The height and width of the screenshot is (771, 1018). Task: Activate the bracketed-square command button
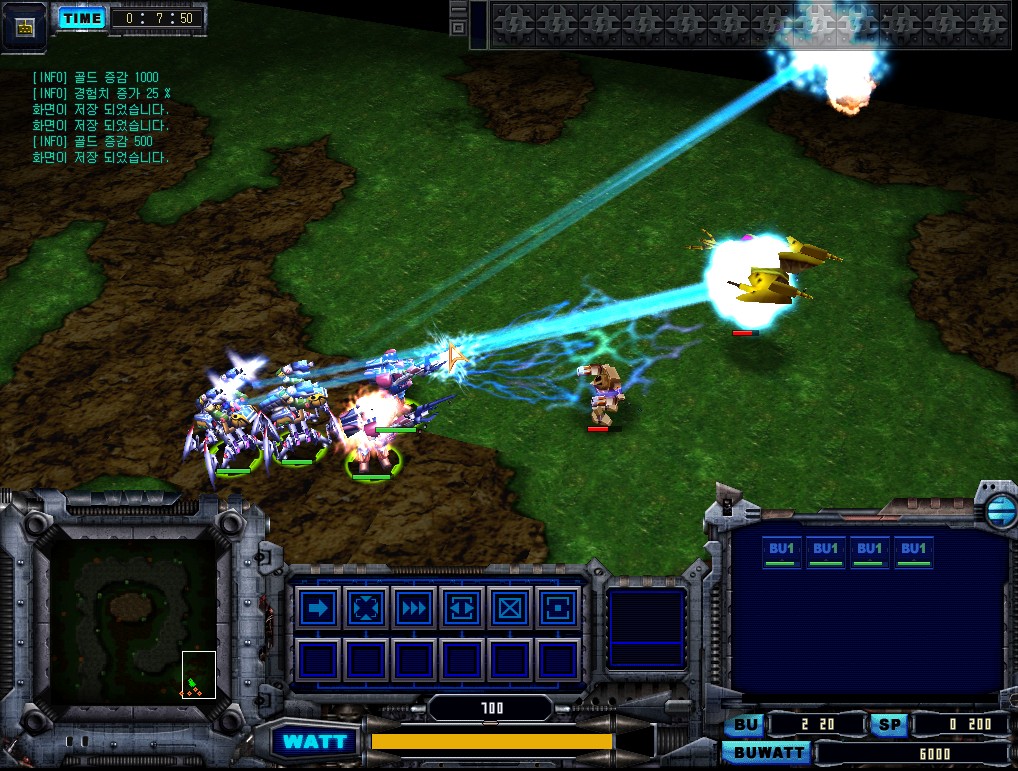click(x=557, y=608)
